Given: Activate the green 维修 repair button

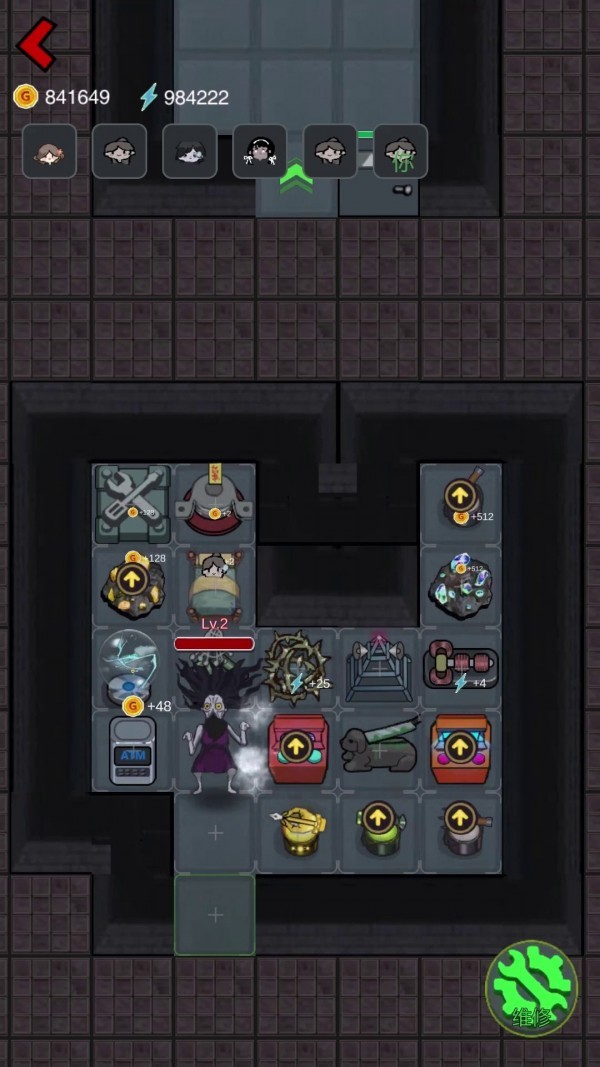Looking at the screenshot, I should (x=531, y=988).
